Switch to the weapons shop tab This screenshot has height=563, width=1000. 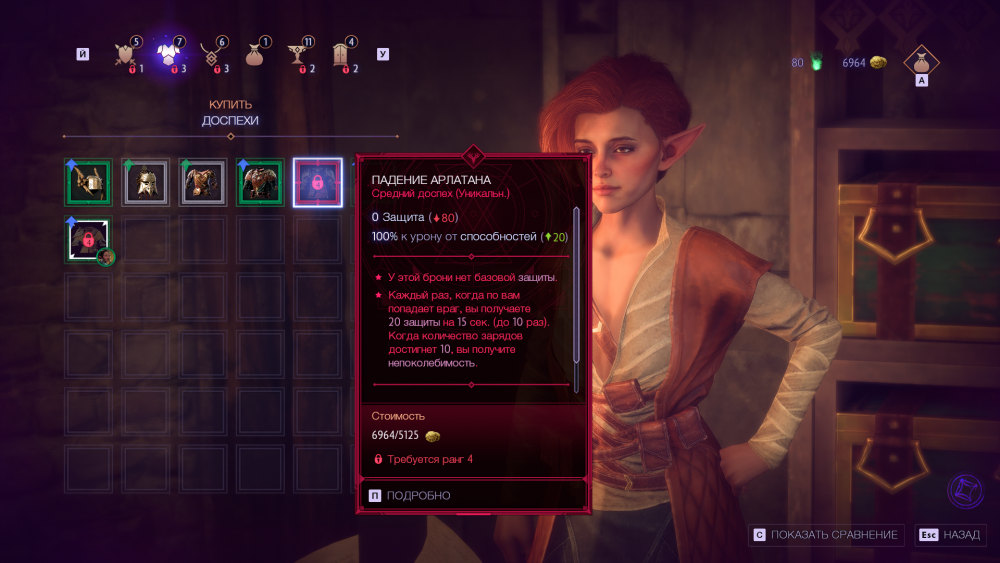127,54
